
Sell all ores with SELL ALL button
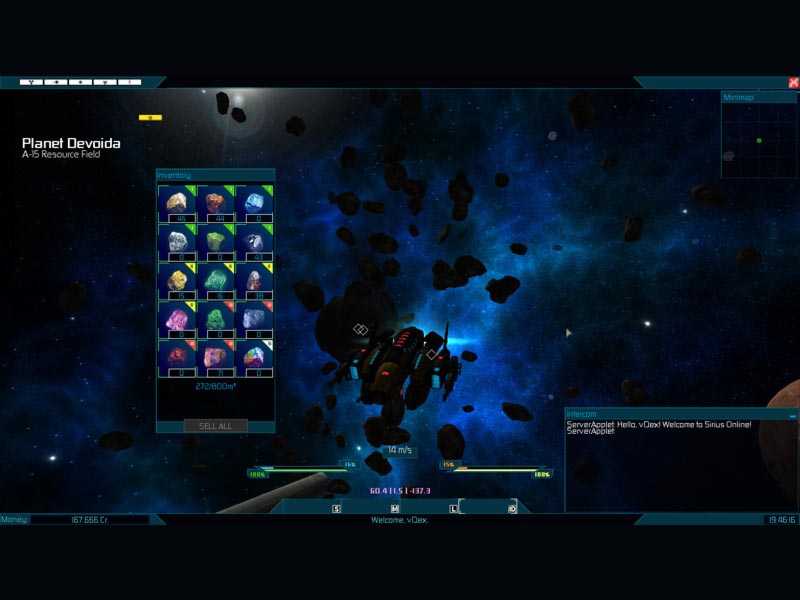coord(215,426)
